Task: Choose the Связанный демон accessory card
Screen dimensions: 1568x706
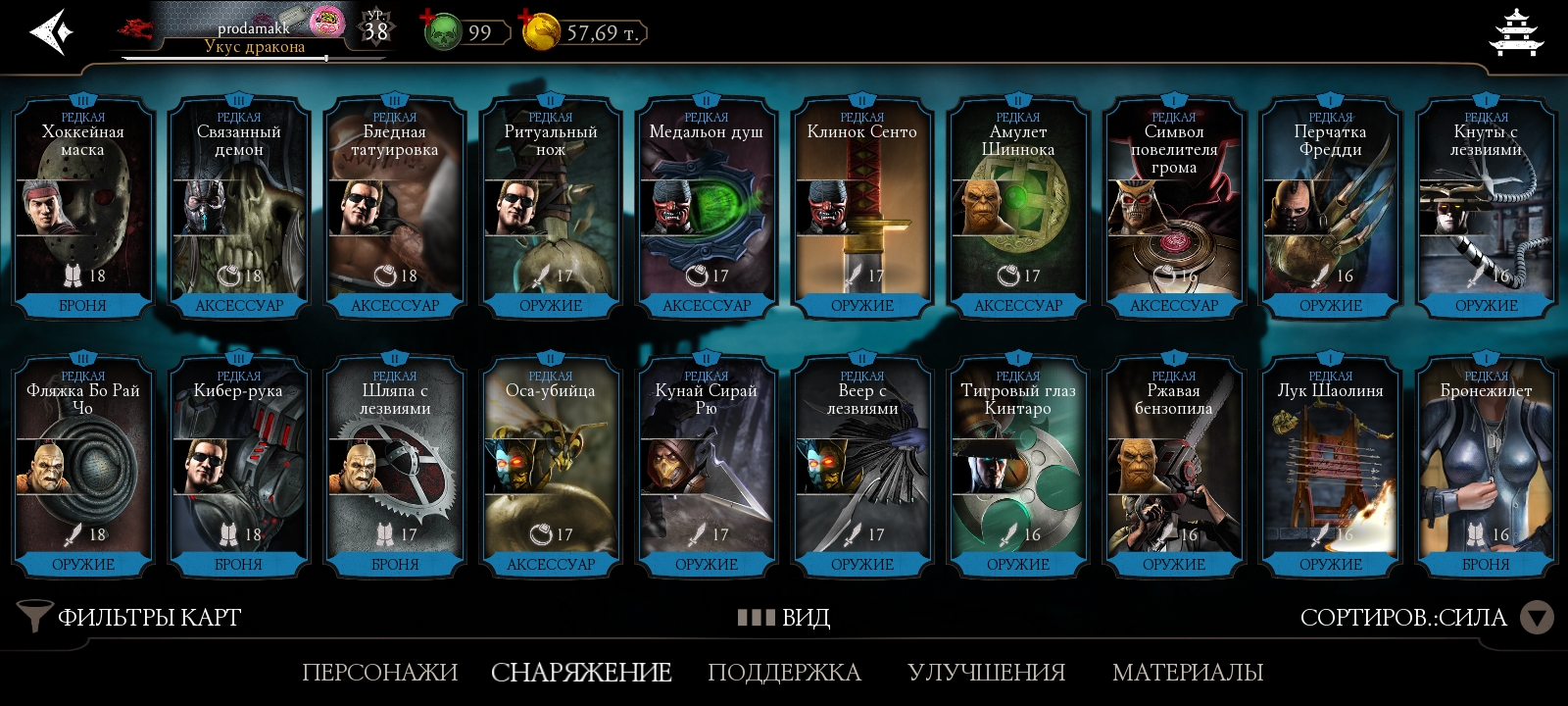Action: (239, 208)
